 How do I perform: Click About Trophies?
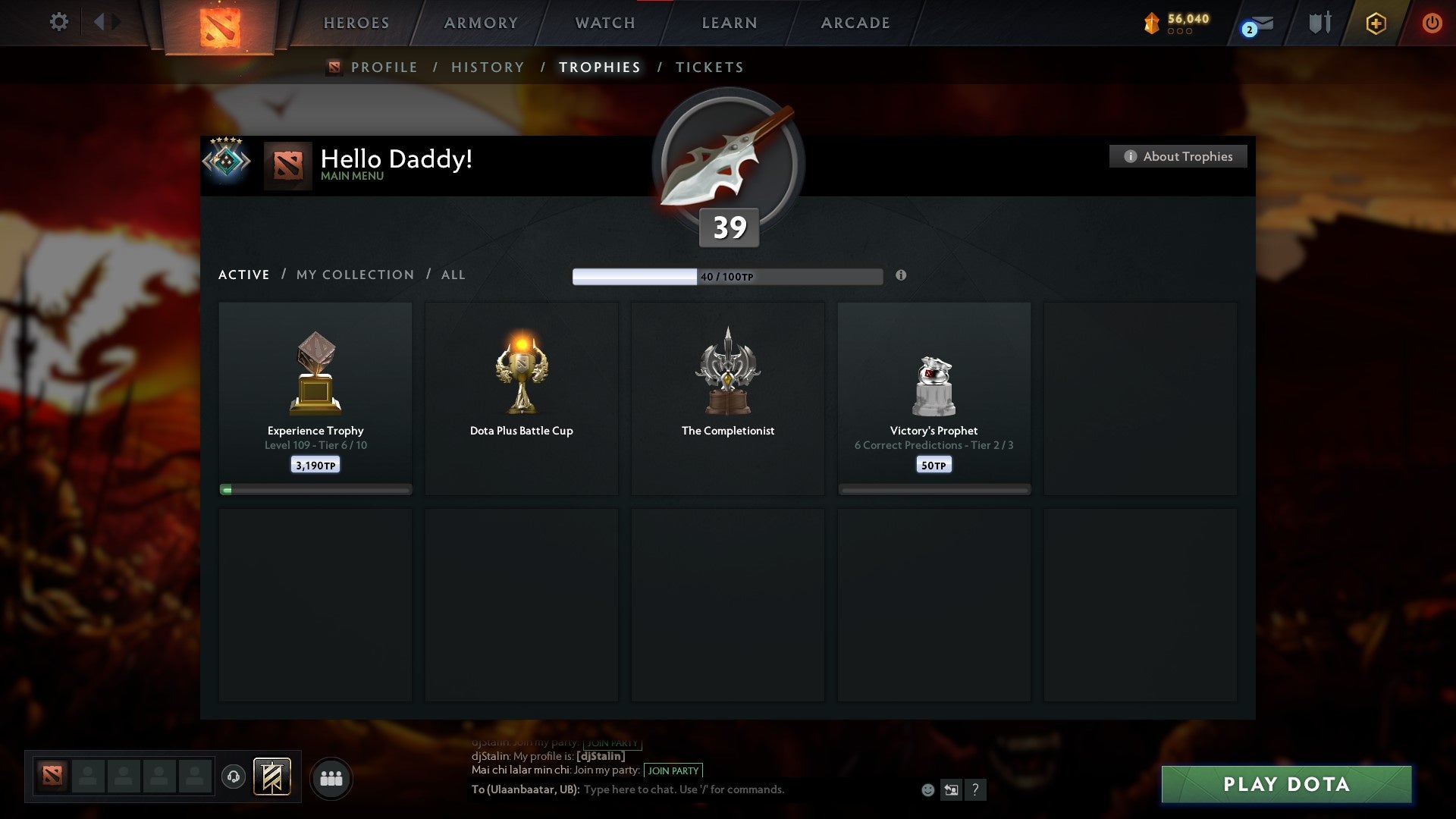[1178, 156]
